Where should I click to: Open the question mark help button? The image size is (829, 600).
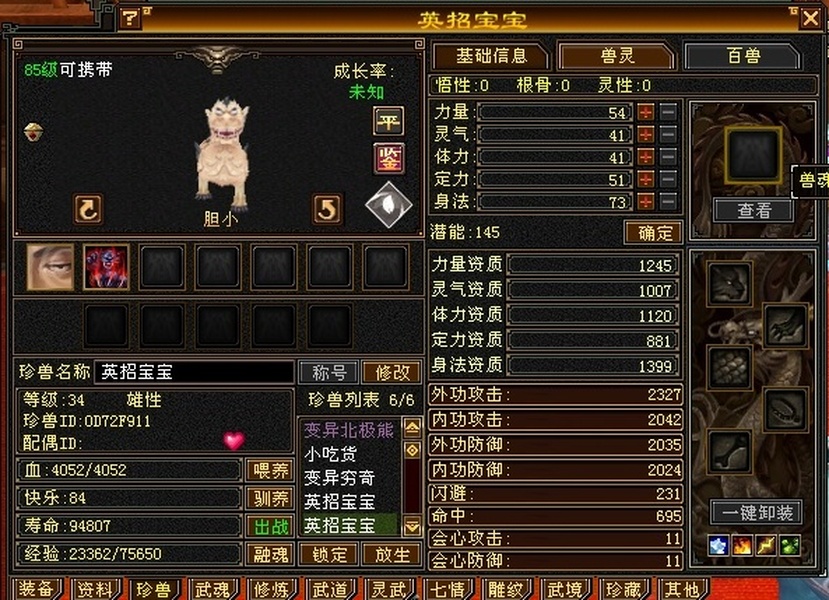pos(130,18)
